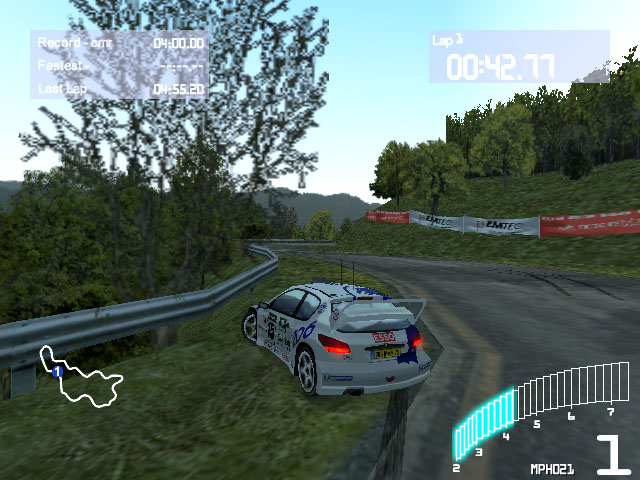Click the track outline minimap
Image resolution: width=640 pixels, height=480 pixels.
point(82,379)
